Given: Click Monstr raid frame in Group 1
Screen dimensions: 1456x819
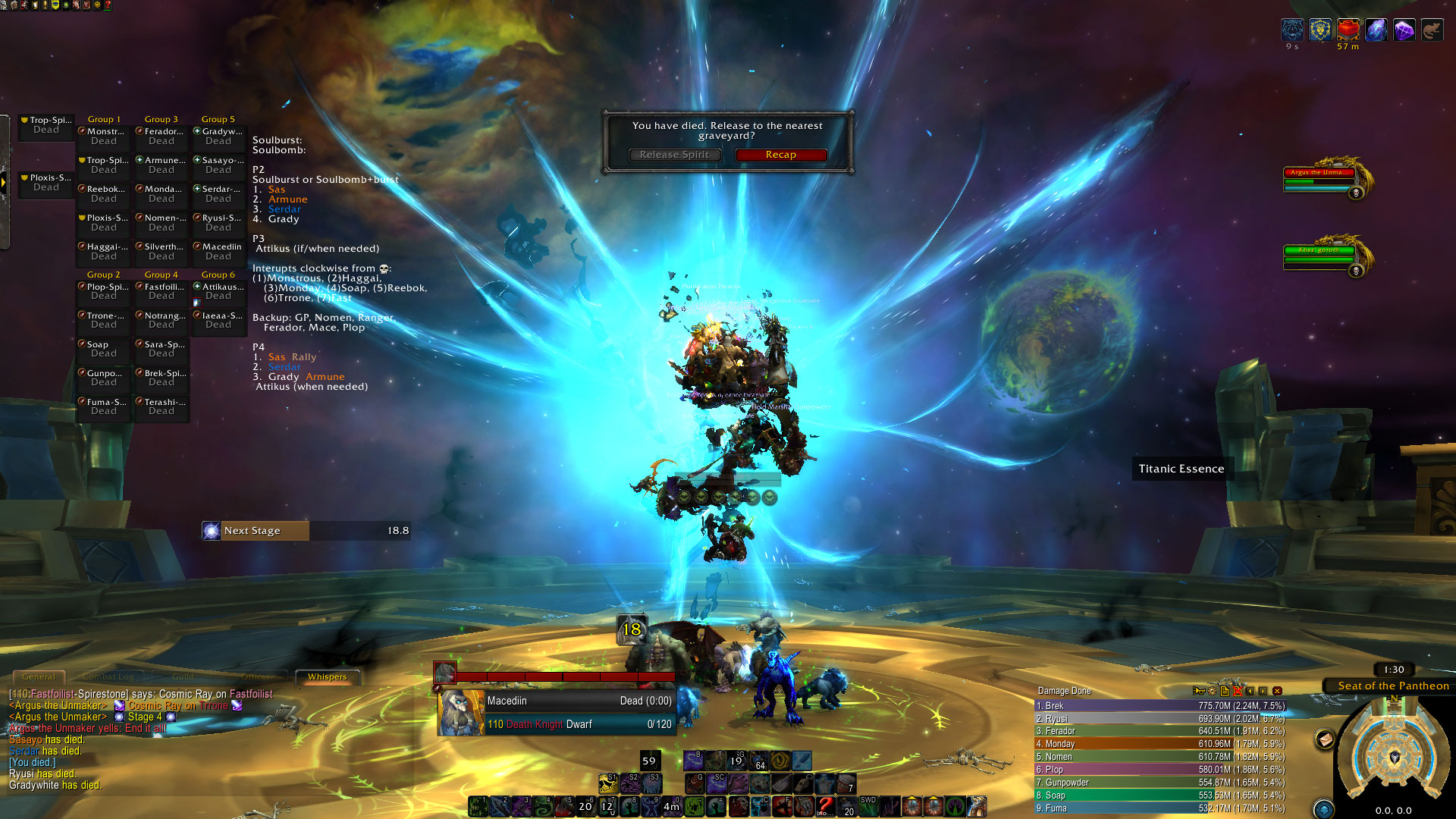Looking at the screenshot, I should pyautogui.click(x=104, y=136).
